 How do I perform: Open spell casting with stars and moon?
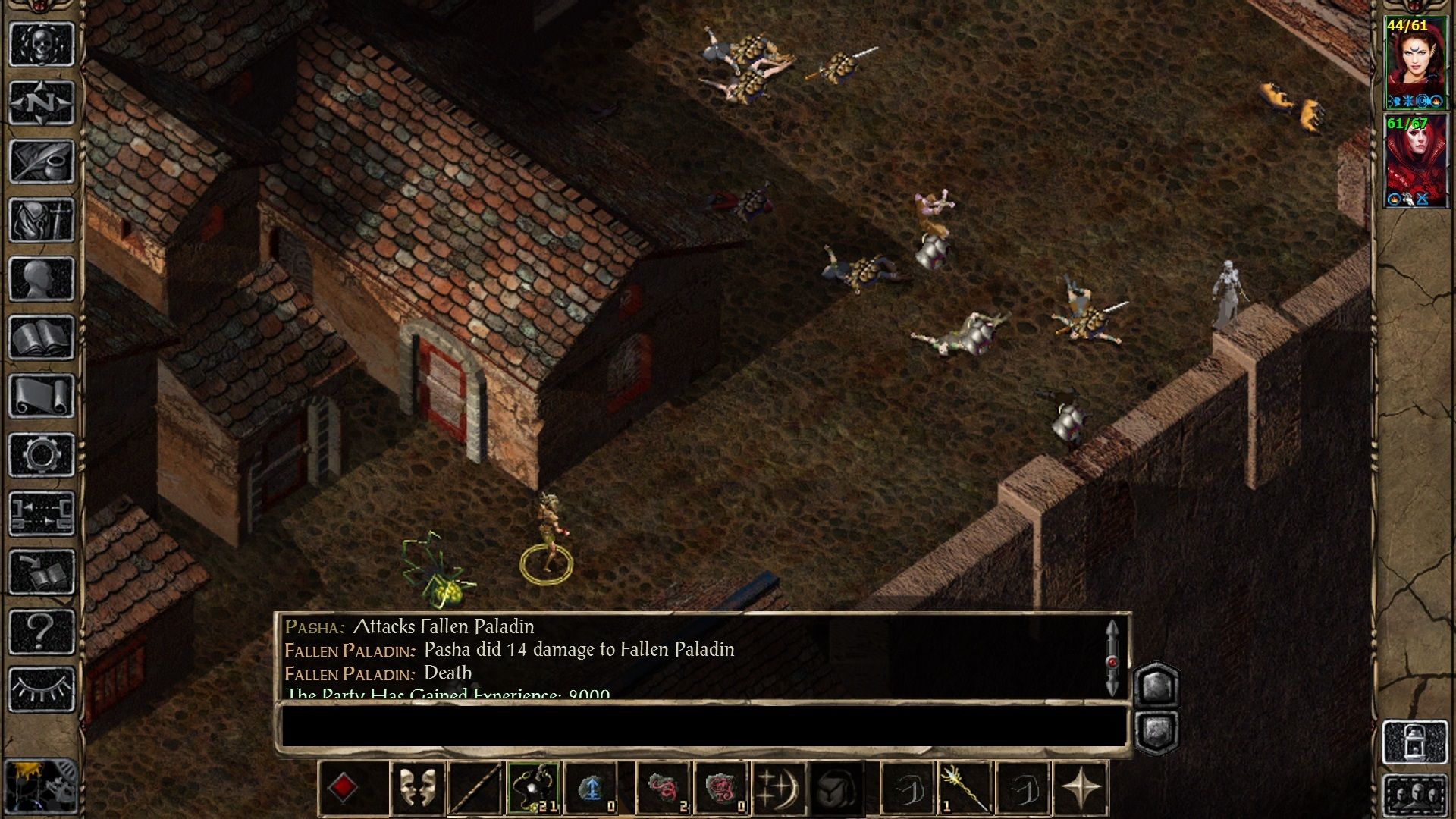(779, 789)
